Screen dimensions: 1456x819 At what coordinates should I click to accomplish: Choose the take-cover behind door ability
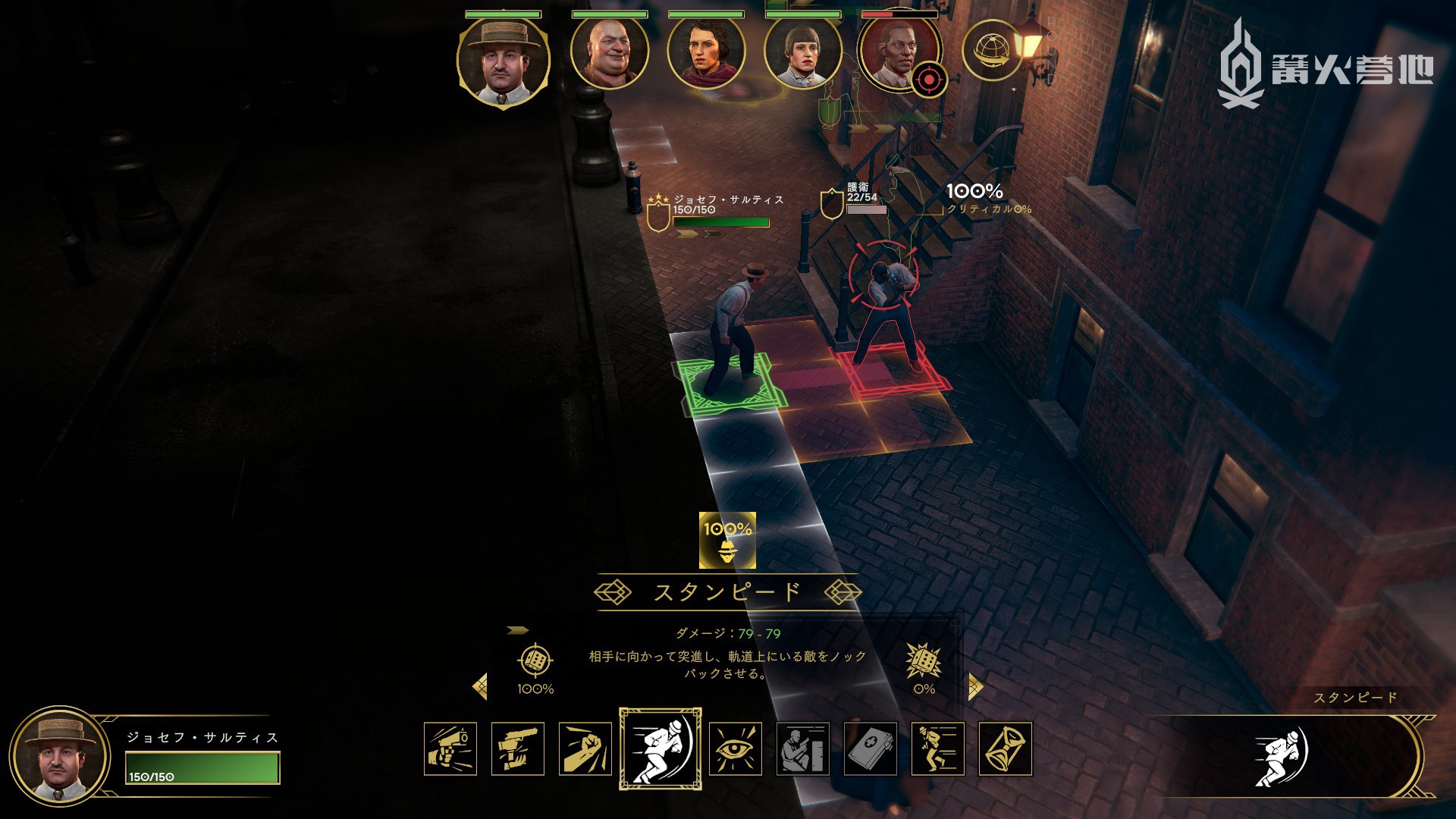click(803, 748)
